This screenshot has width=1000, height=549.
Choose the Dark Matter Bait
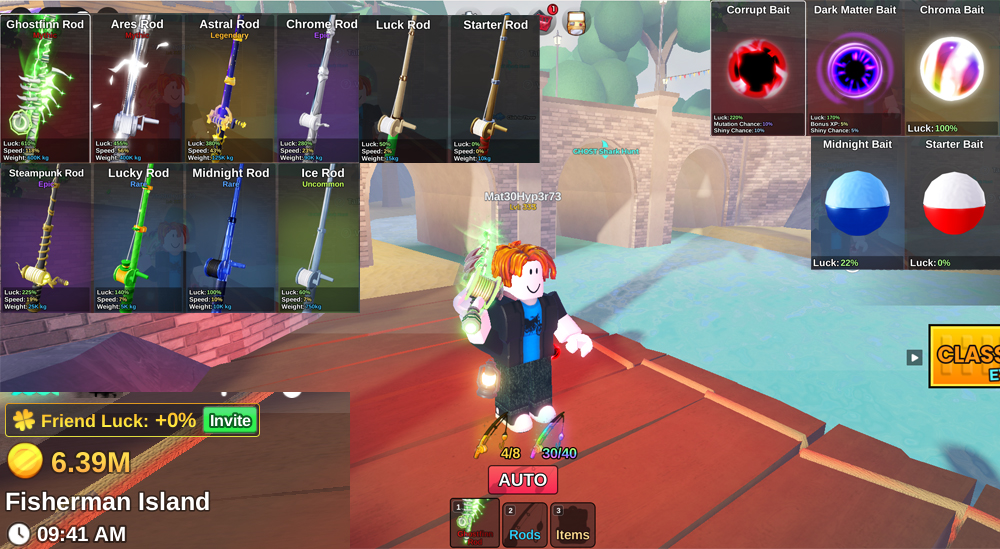[854, 68]
